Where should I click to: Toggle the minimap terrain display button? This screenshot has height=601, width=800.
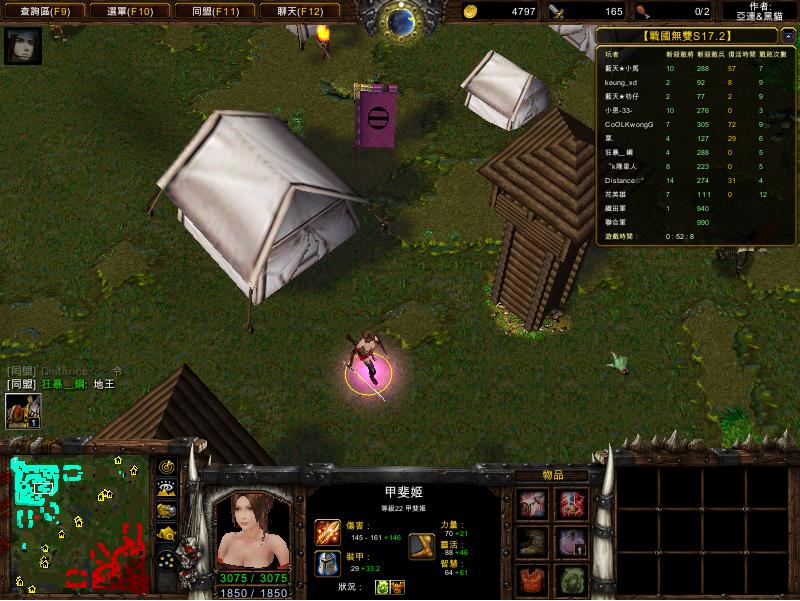[166, 489]
